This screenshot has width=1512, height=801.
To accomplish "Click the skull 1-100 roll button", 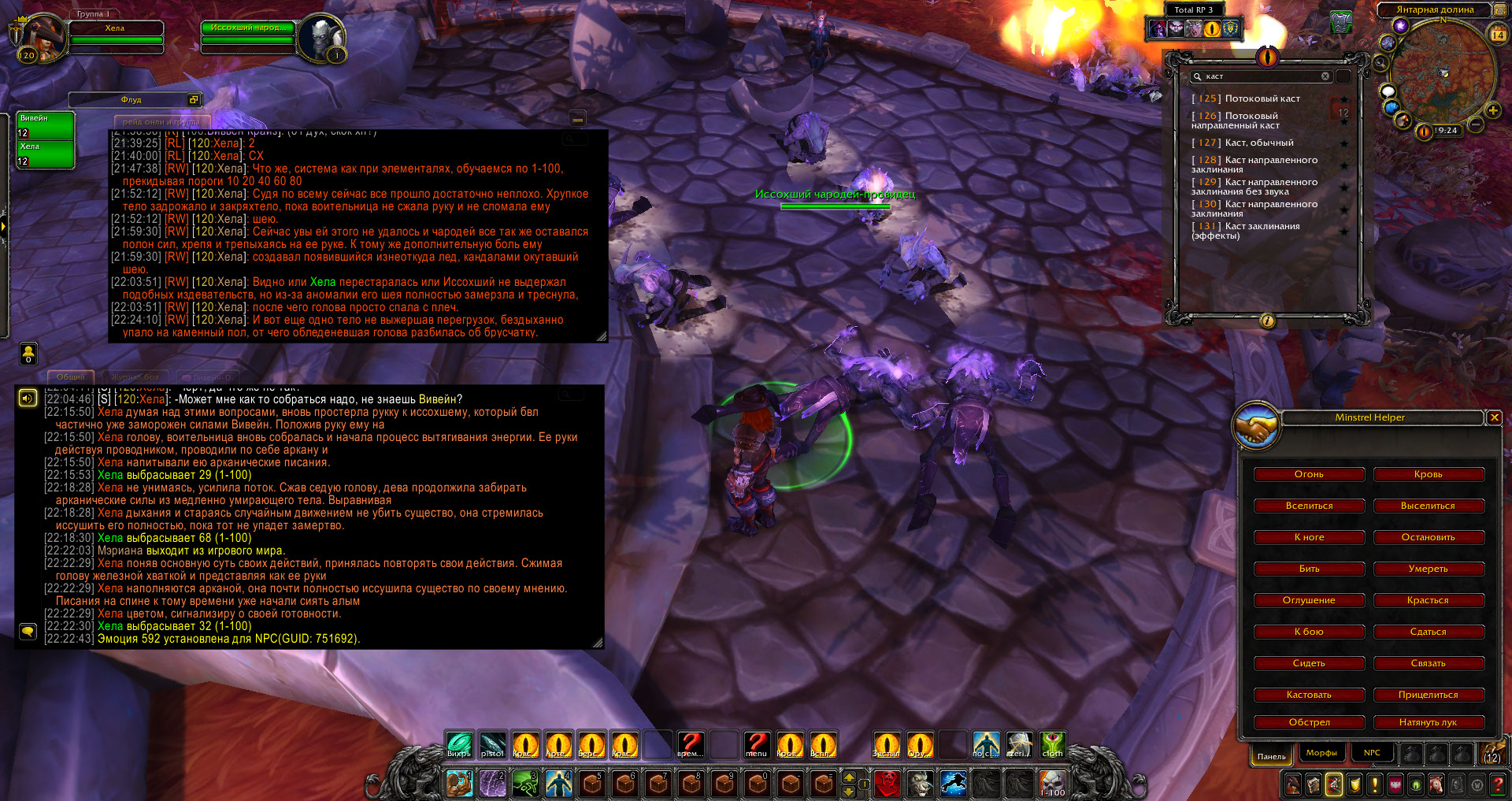I will point(1053,784).
